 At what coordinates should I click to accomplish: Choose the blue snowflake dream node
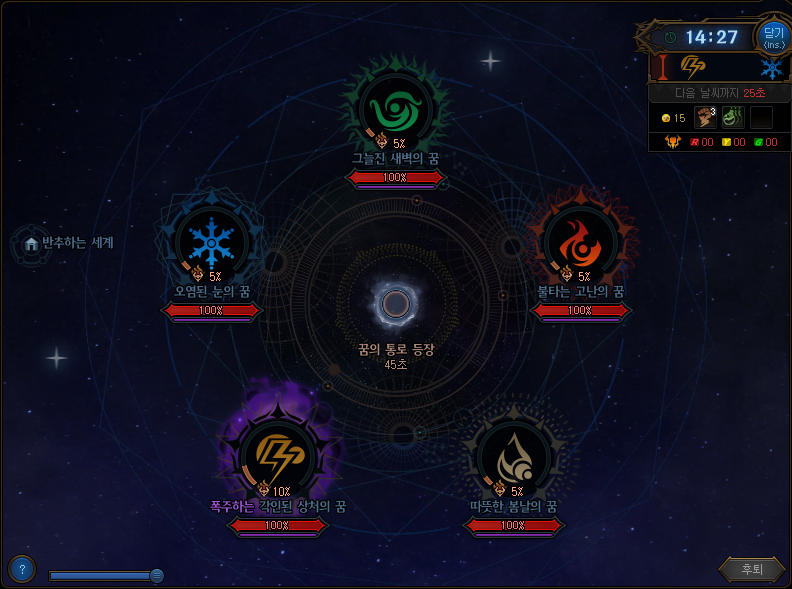(x=210, y=241)
